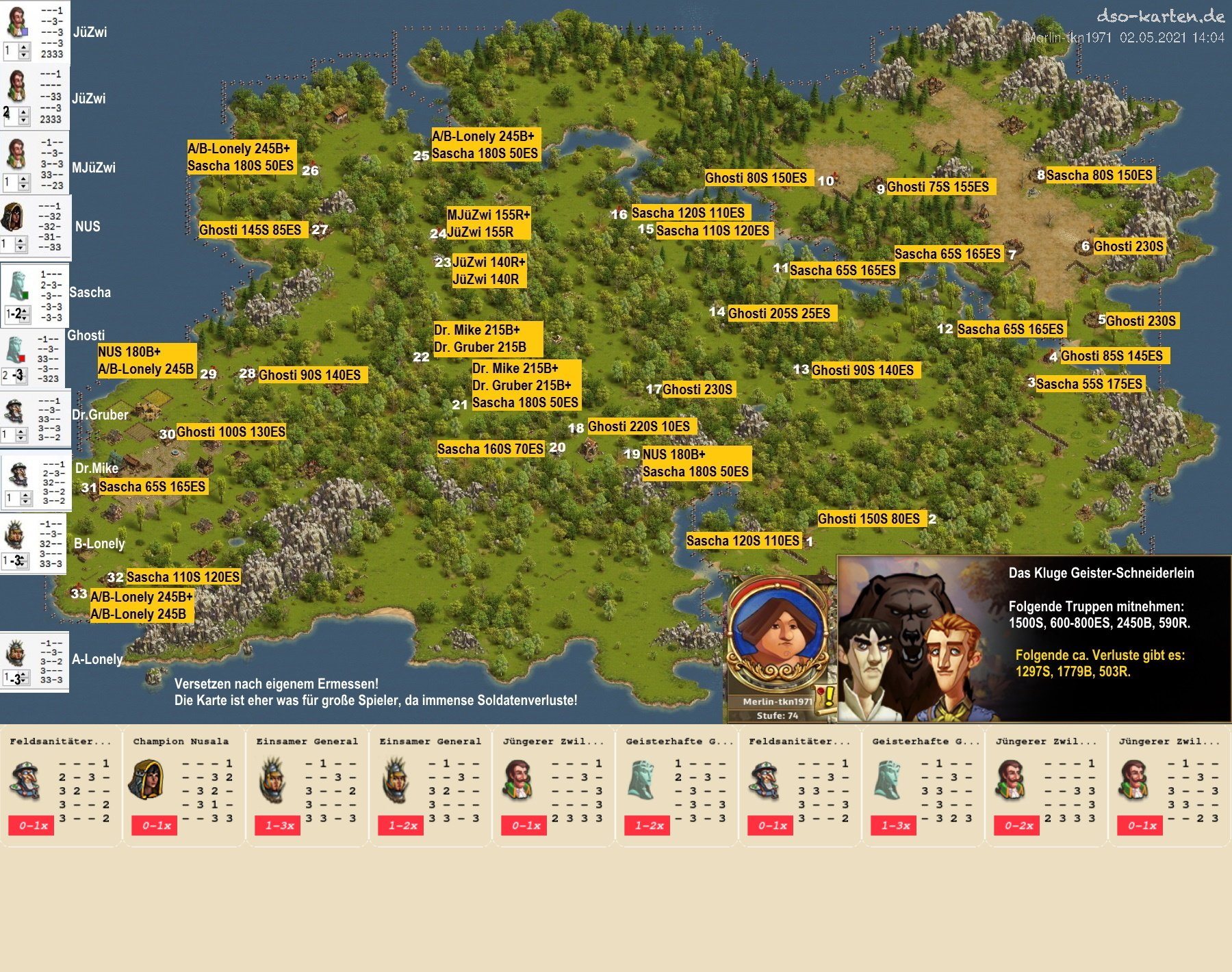Open the Merlin-tkn1971 player avatar
1232x972 pixels.
click(x=777, y=633)
